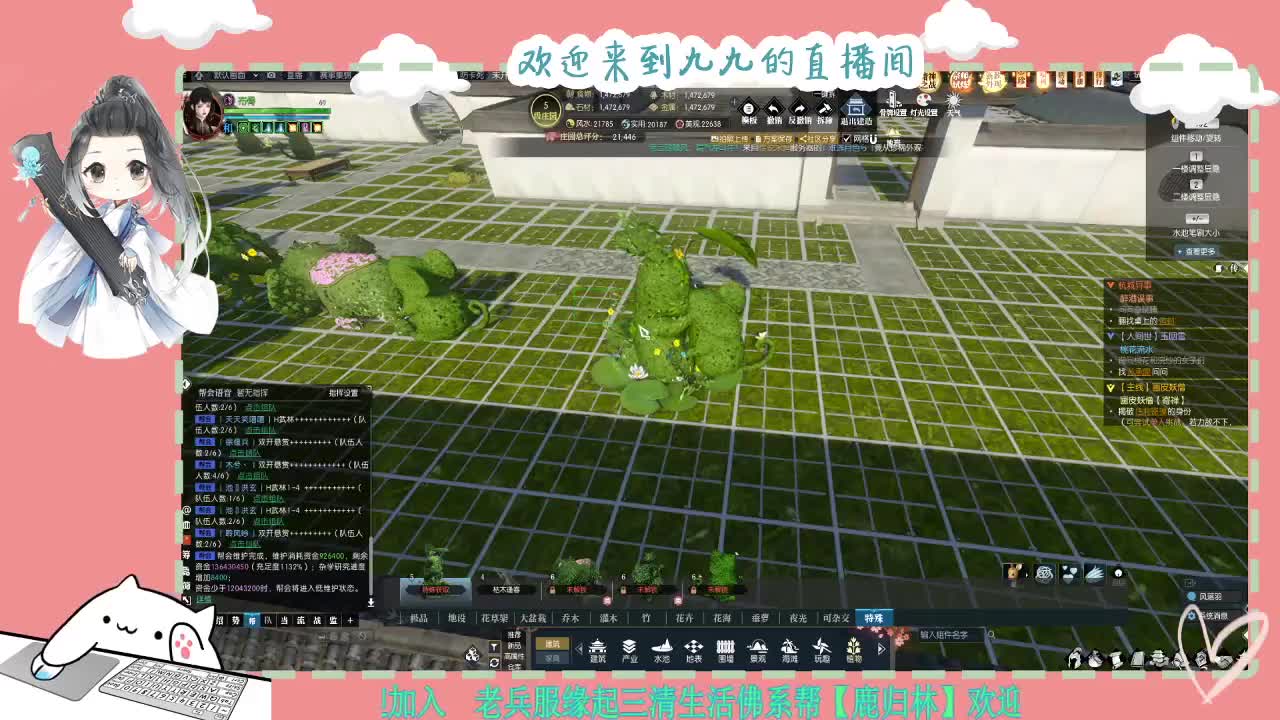The width and height of the screenshot is (1280, 720).
Task: Choose the fence (围墙) category icon
Action: pyautogui.click(x=724, y=648)
